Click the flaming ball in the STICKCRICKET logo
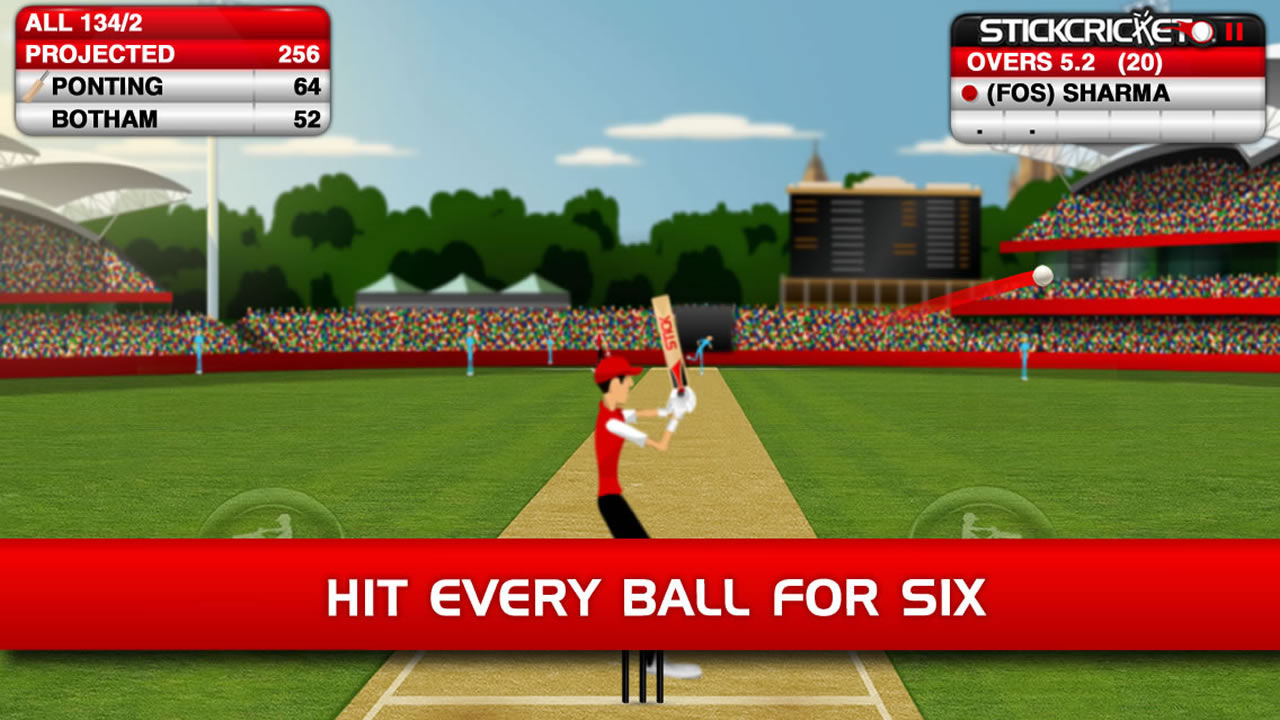The image size is (1280, 720). [1200, 33]
